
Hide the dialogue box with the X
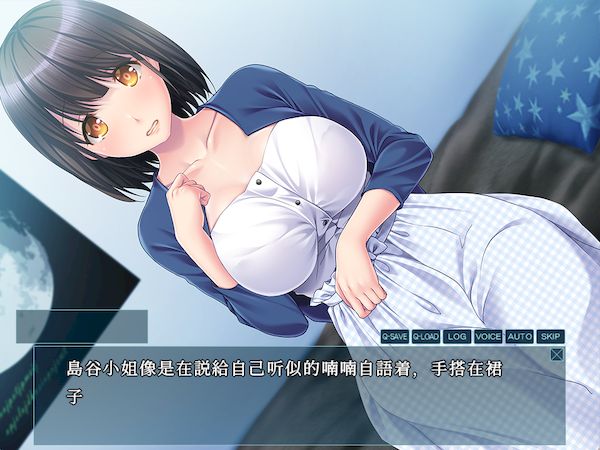pyautogui.click(x=557, y=354)
